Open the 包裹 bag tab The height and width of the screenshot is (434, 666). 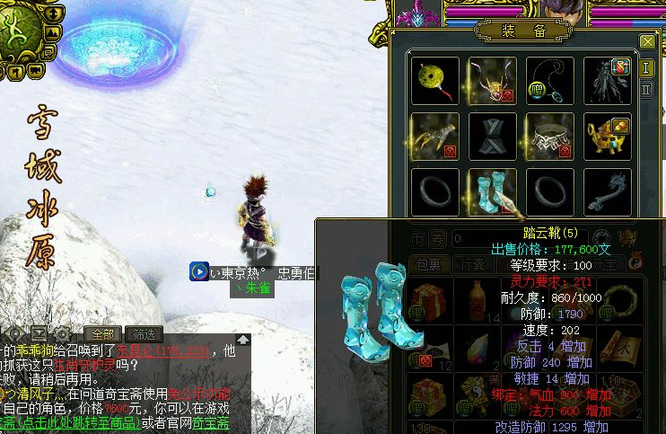click(427, 264)
